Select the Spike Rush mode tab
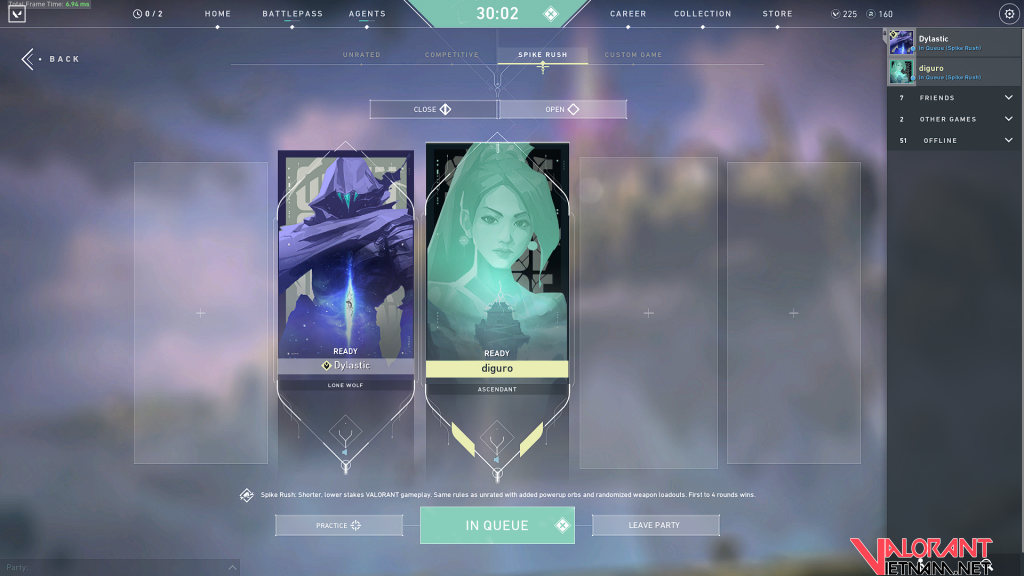The width and height of the screenshot is (1024, 576). (x=542, y=55)
